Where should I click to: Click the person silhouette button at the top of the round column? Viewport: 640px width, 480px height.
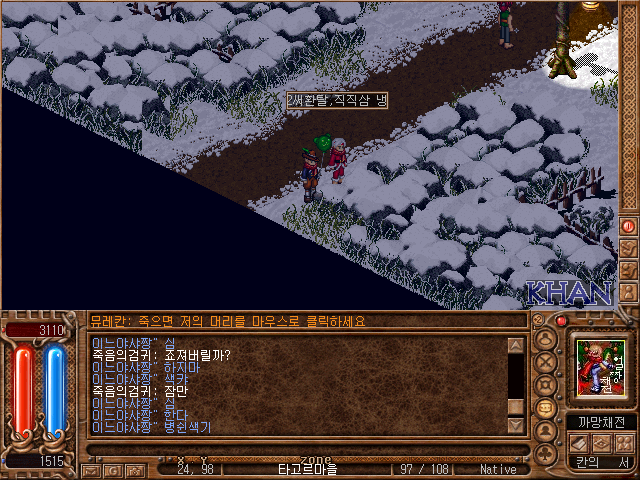click(x=546, y=337)
